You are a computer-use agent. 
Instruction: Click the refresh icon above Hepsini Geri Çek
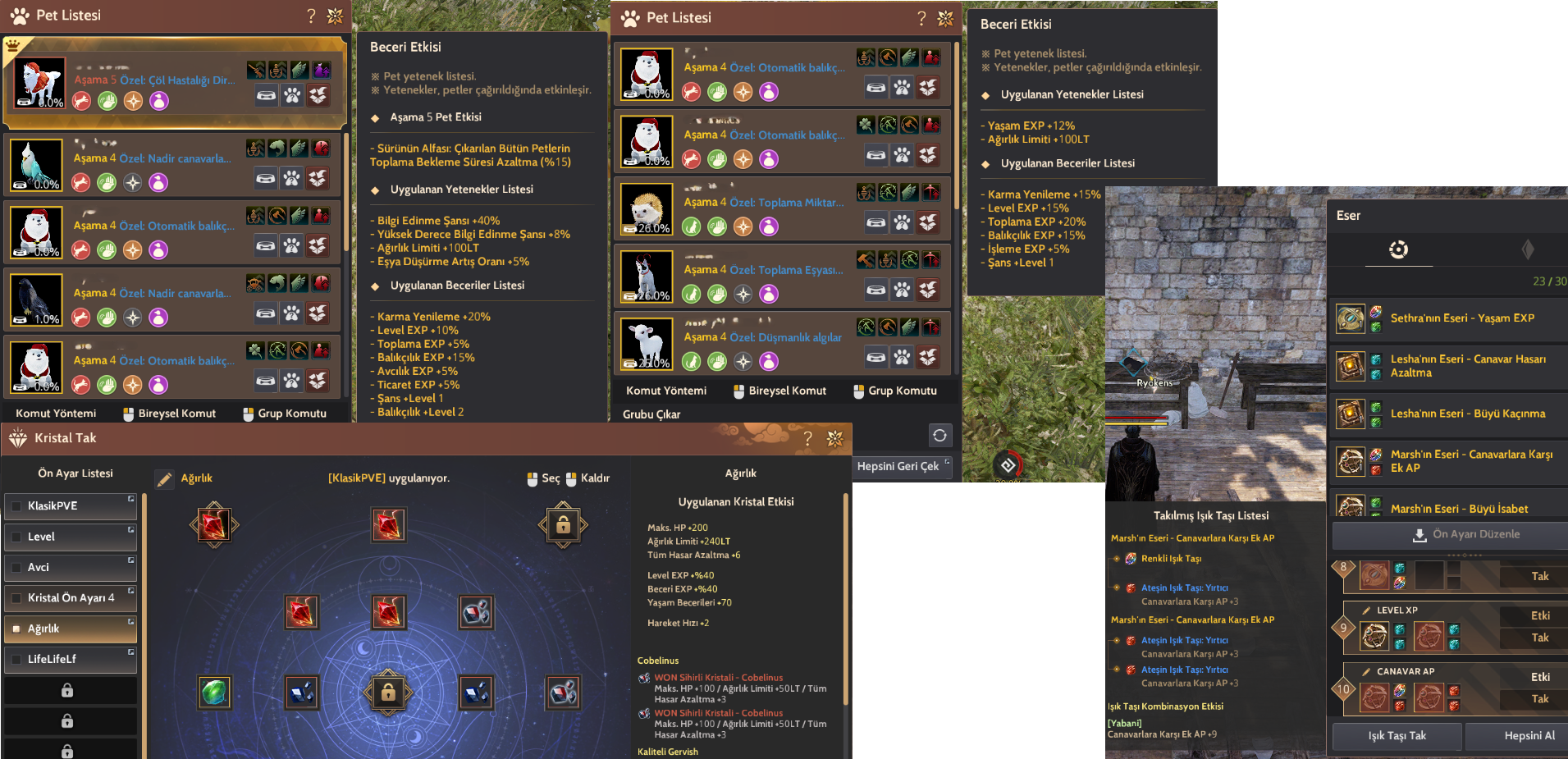pos(940,436)
